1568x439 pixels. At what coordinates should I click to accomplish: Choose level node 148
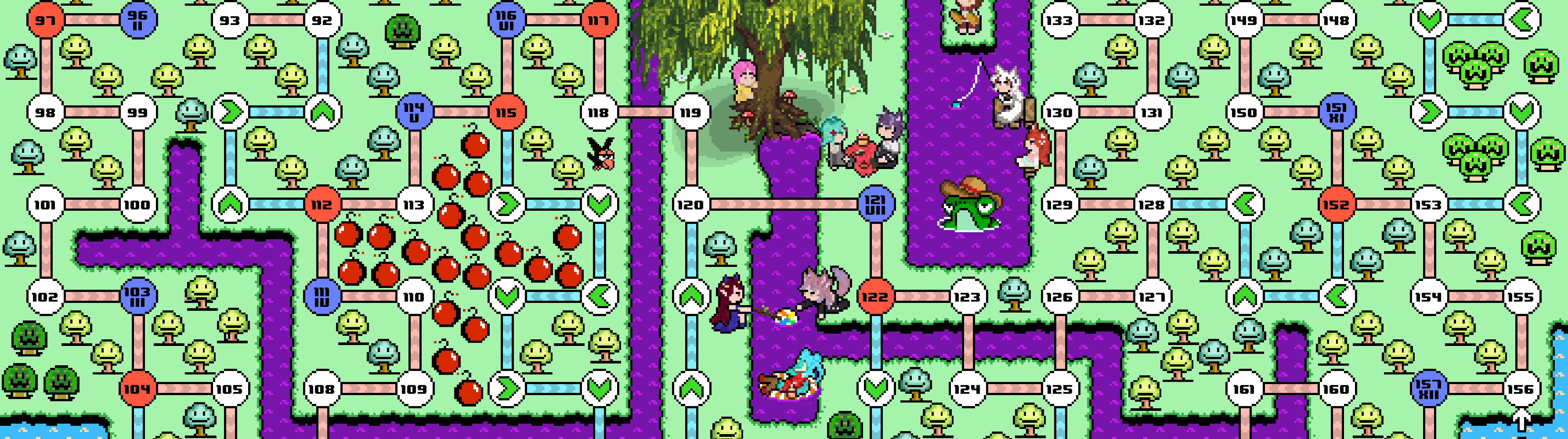pyautogui.click(x=1337, y=20)
